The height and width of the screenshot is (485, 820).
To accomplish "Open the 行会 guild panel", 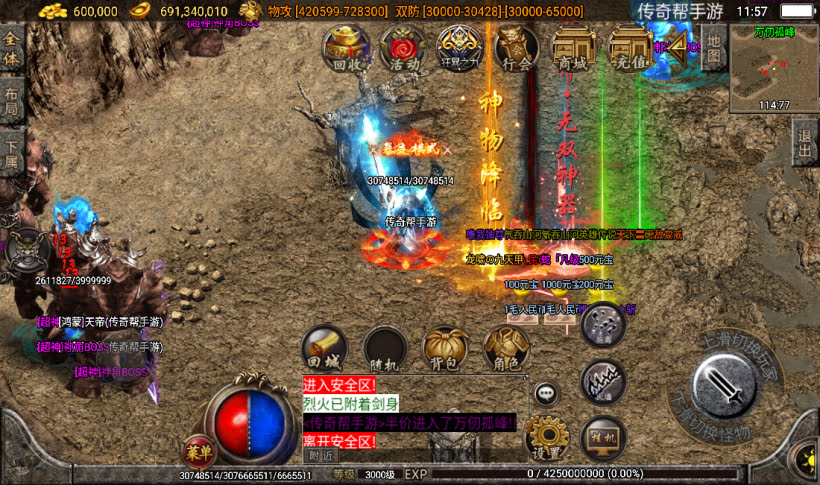I will (517, 48).
